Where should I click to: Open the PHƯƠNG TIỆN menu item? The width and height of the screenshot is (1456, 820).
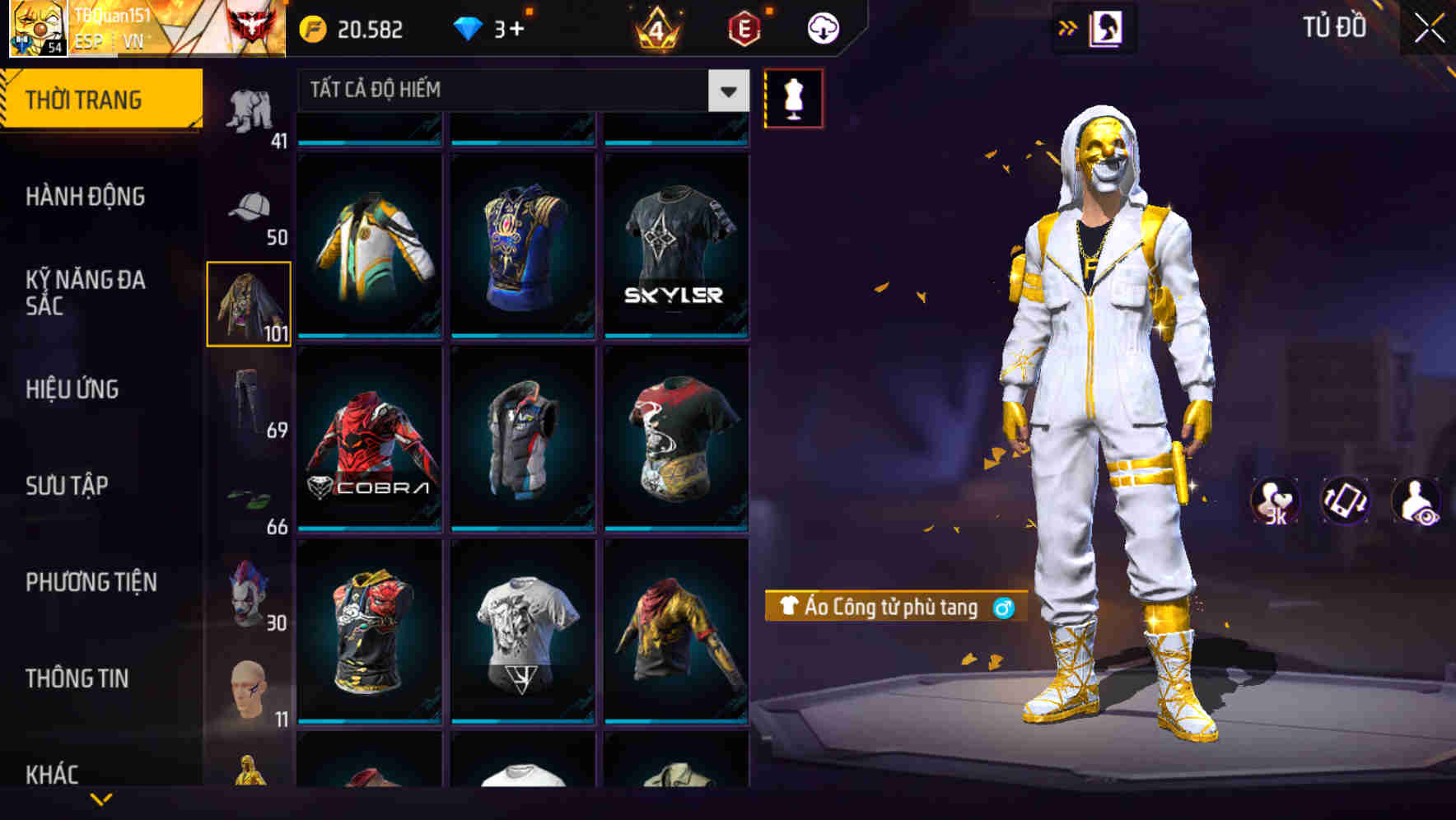(x=91, y=581)
